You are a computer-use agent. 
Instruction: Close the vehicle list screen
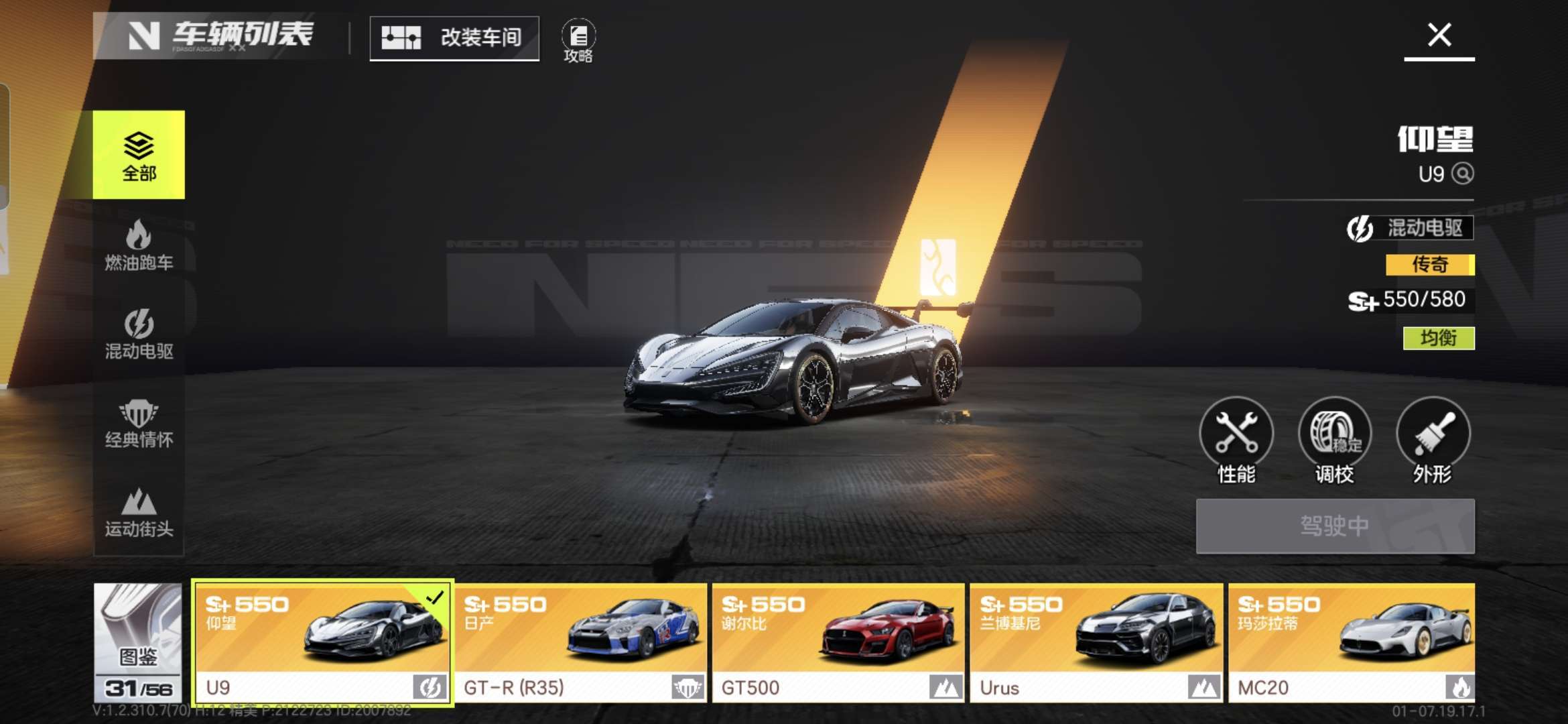pyautogui.click(x=1439, y=36)
